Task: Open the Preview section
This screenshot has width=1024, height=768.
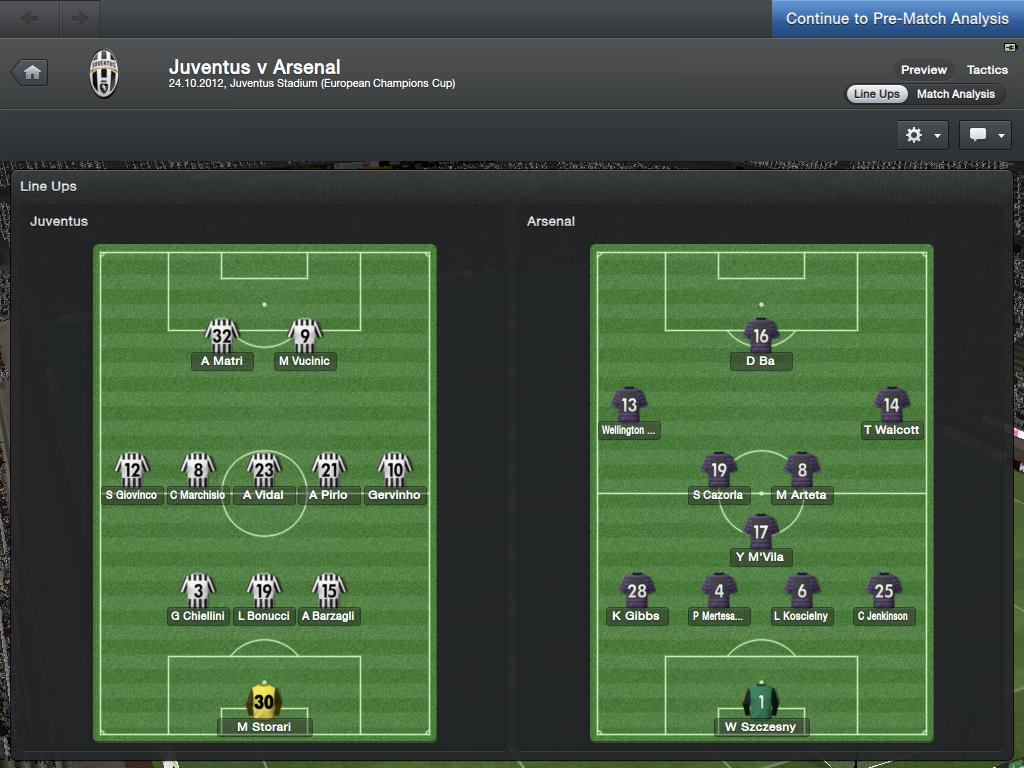Action: (923, 70)
